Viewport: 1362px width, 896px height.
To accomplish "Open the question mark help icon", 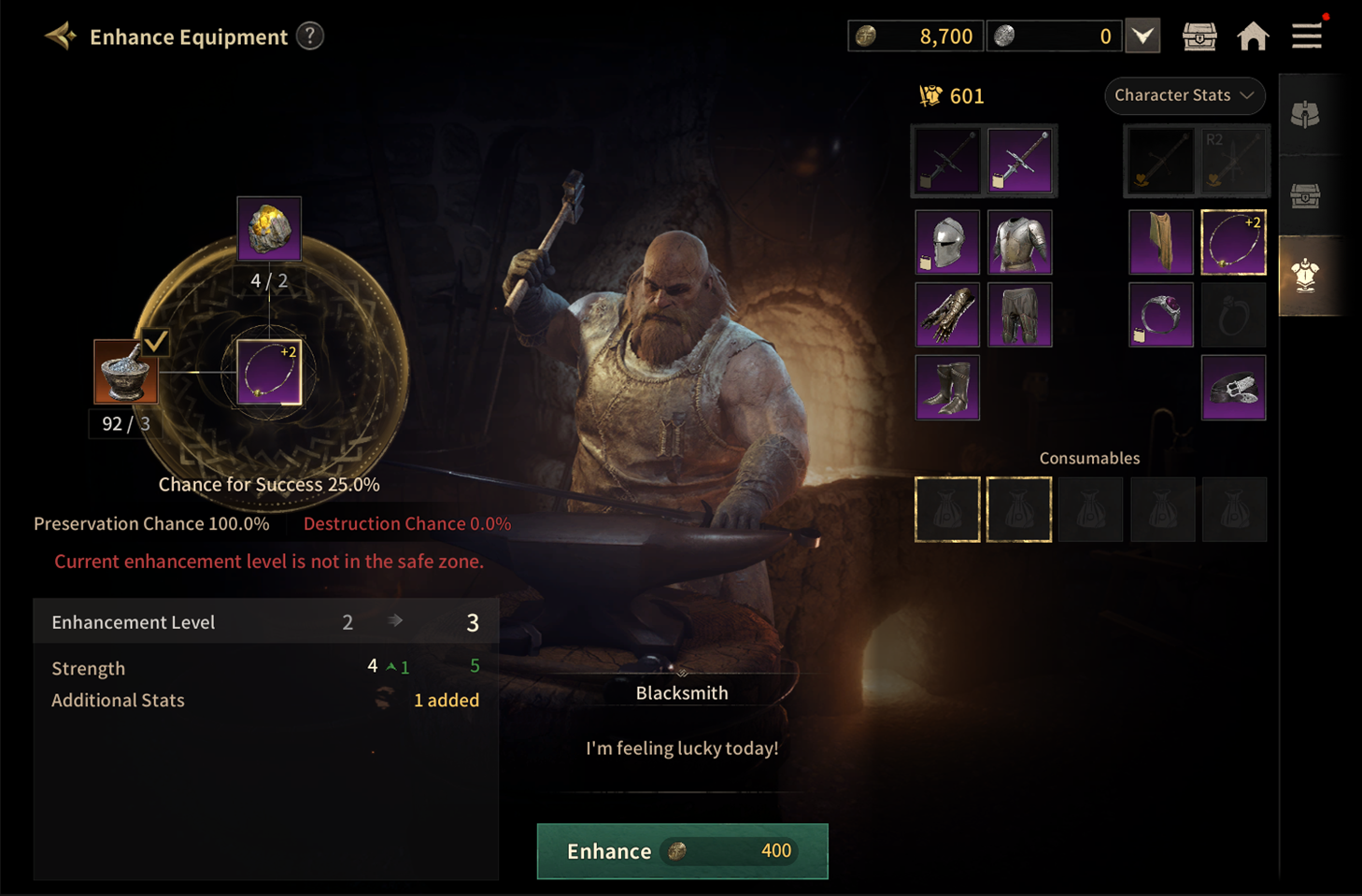I will 310,36.
